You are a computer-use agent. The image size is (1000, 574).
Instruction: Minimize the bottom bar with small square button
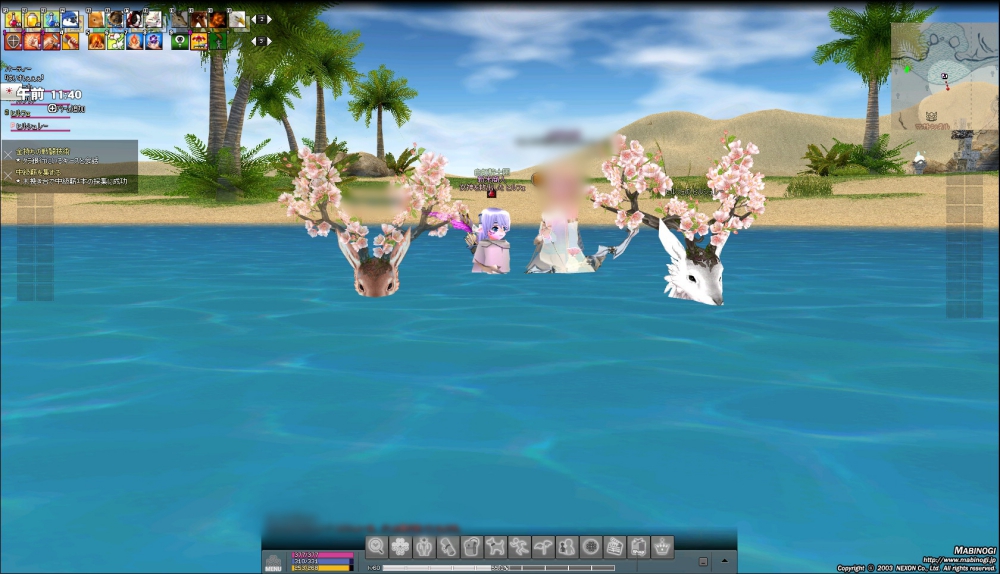[x=704, y=561]
